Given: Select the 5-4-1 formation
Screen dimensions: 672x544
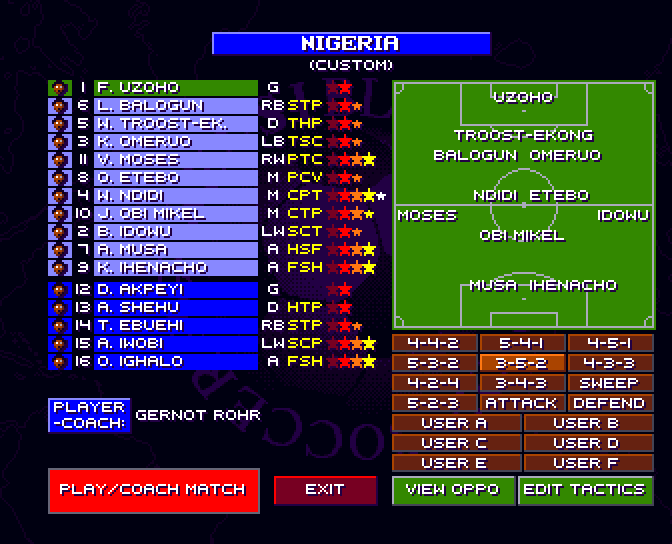Looking at the screenshot, I should [x=522, y=343].
